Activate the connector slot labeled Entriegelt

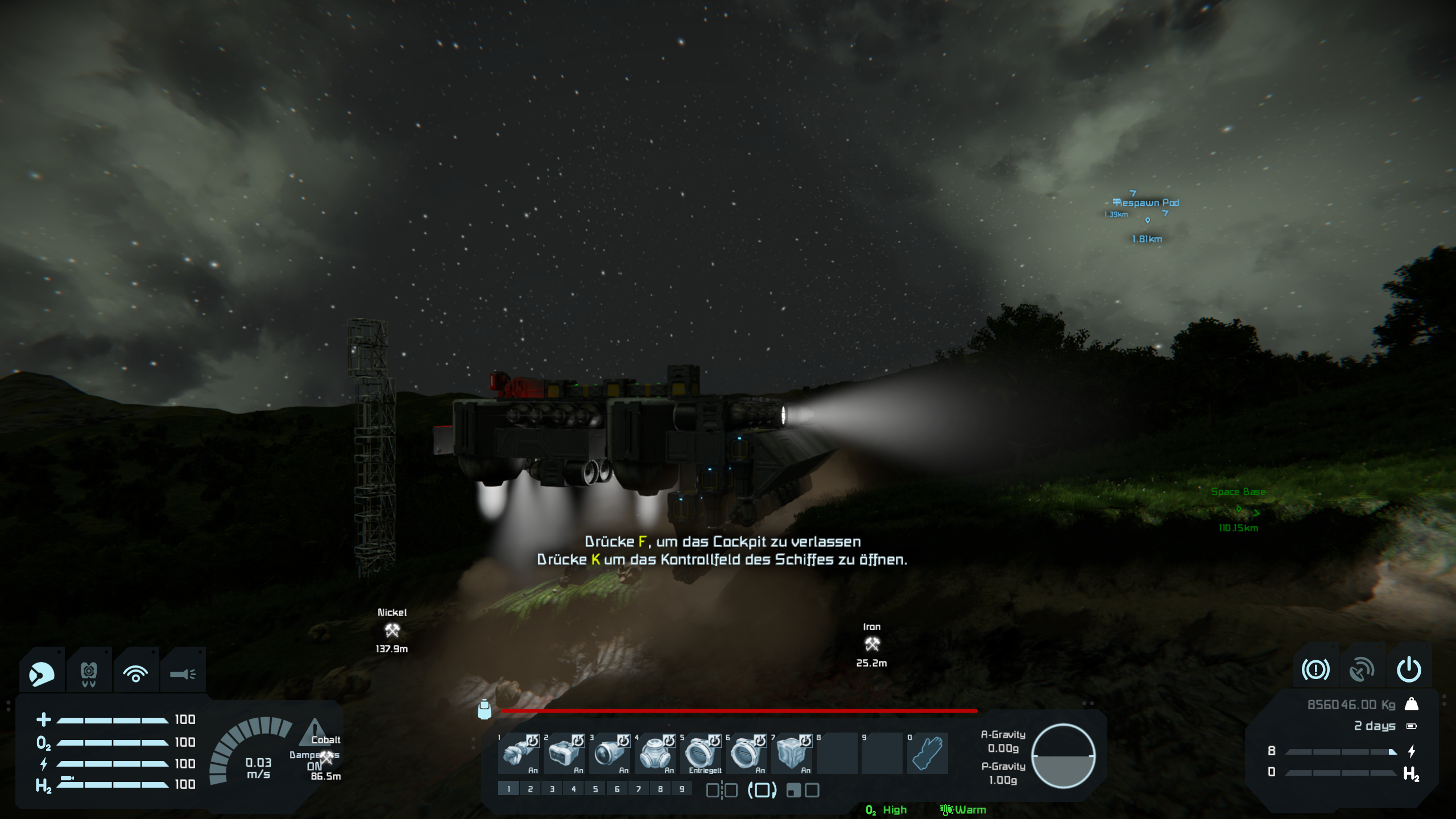[x=700, y=753]
